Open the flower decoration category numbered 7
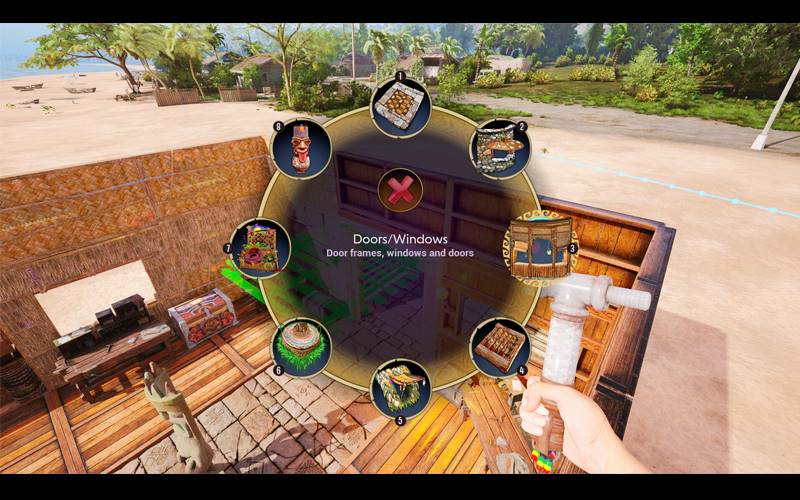 (x=260, y=248)
